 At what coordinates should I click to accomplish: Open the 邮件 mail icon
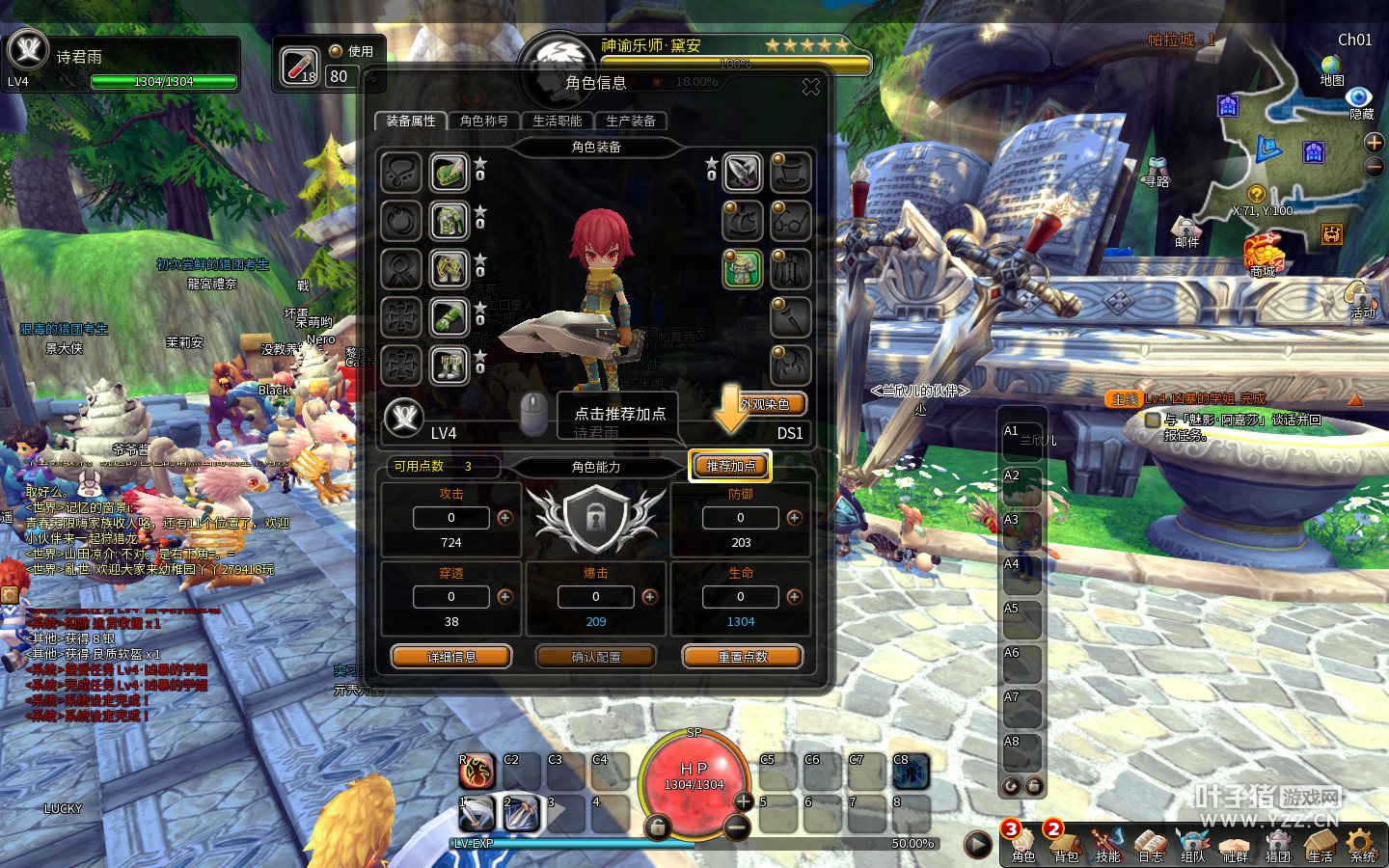1186,231
